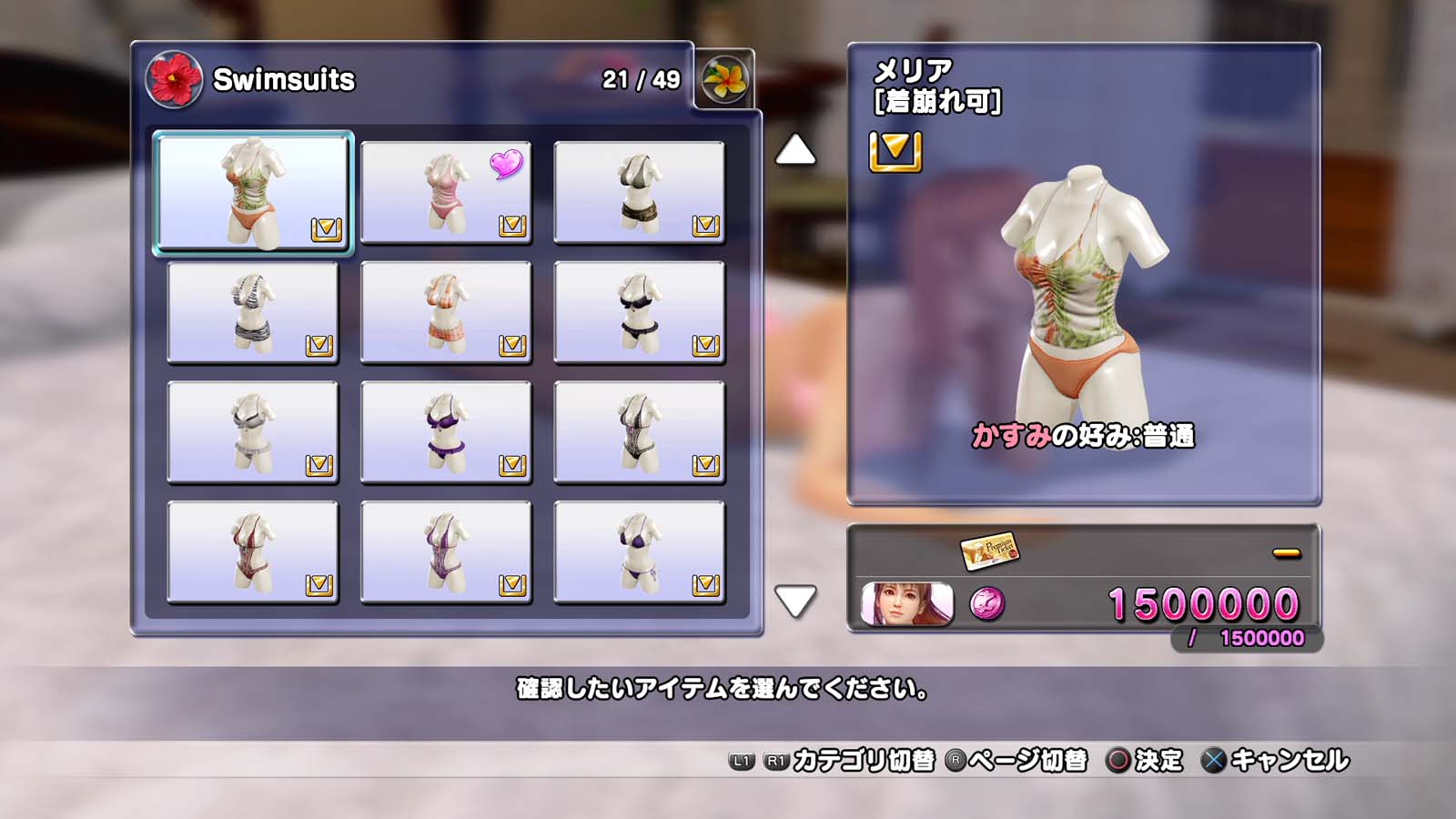Pick the camouflage bikini swimsuit

639,192
